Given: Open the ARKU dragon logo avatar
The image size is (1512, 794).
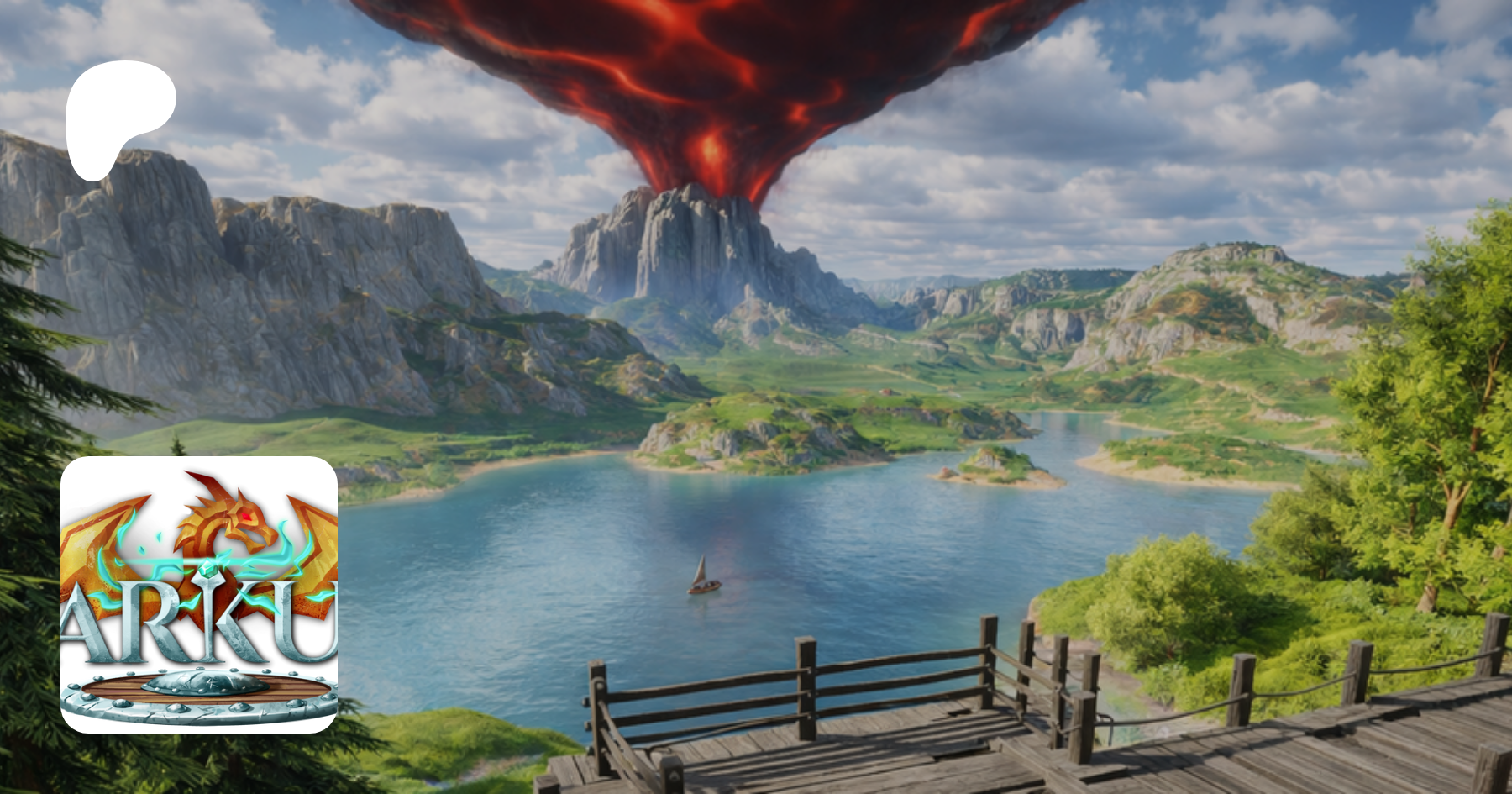Looking at the screenshot, I should click(x=199, y=594).
